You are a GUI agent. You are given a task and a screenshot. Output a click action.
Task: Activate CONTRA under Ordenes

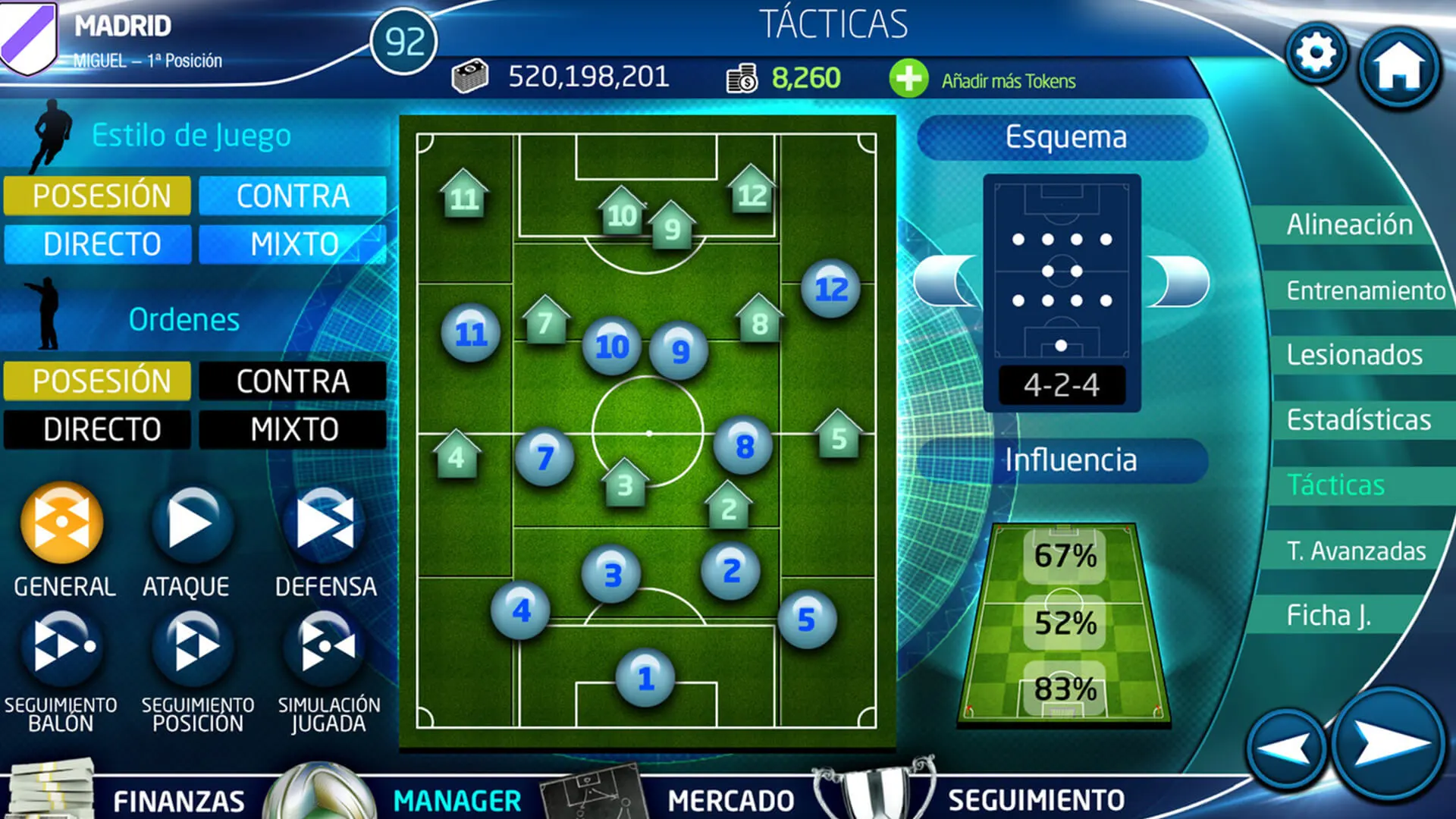(292, 381)
